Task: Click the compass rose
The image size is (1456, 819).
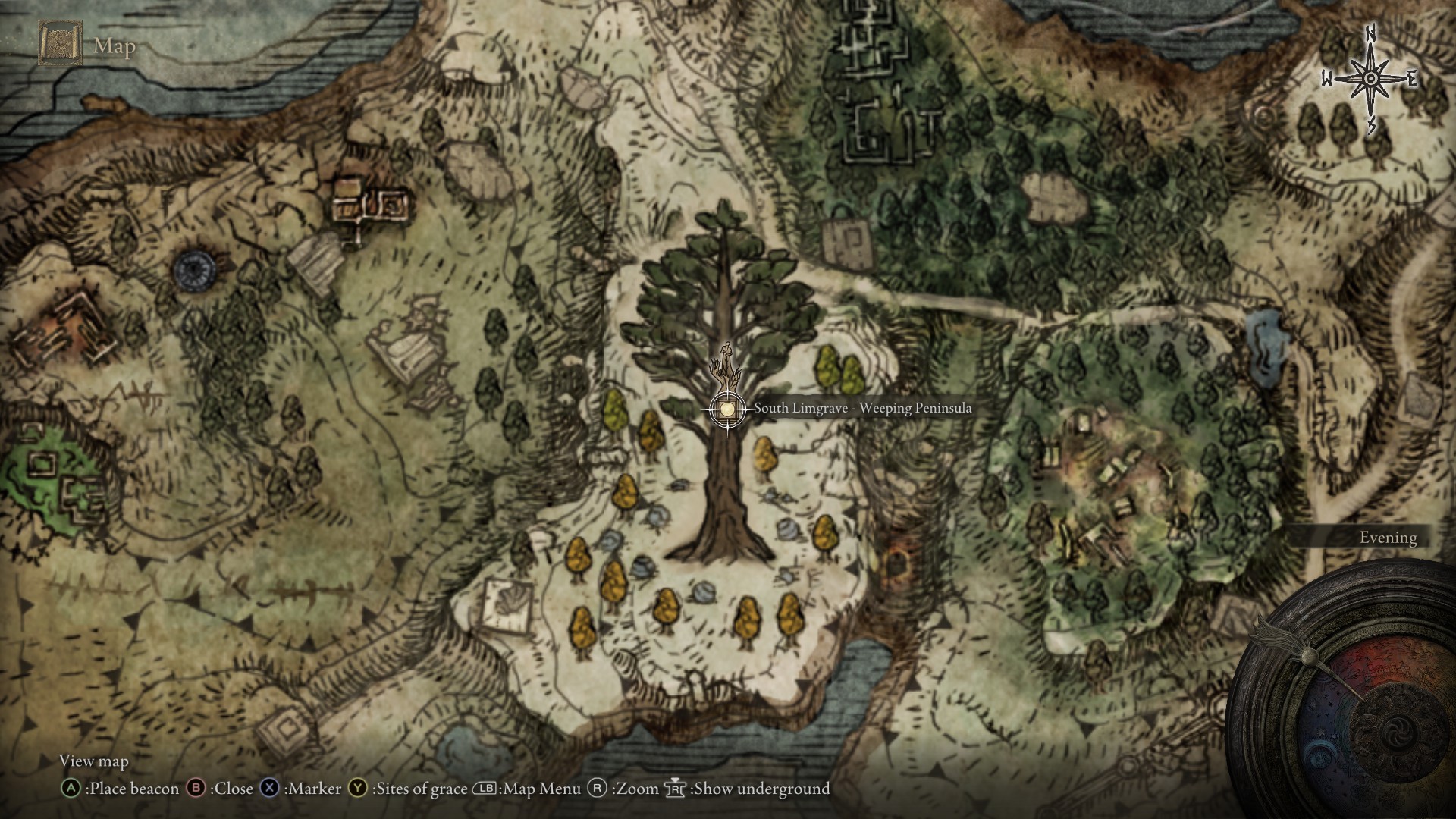Action: pyautogui.click(x=1370, y=79)
